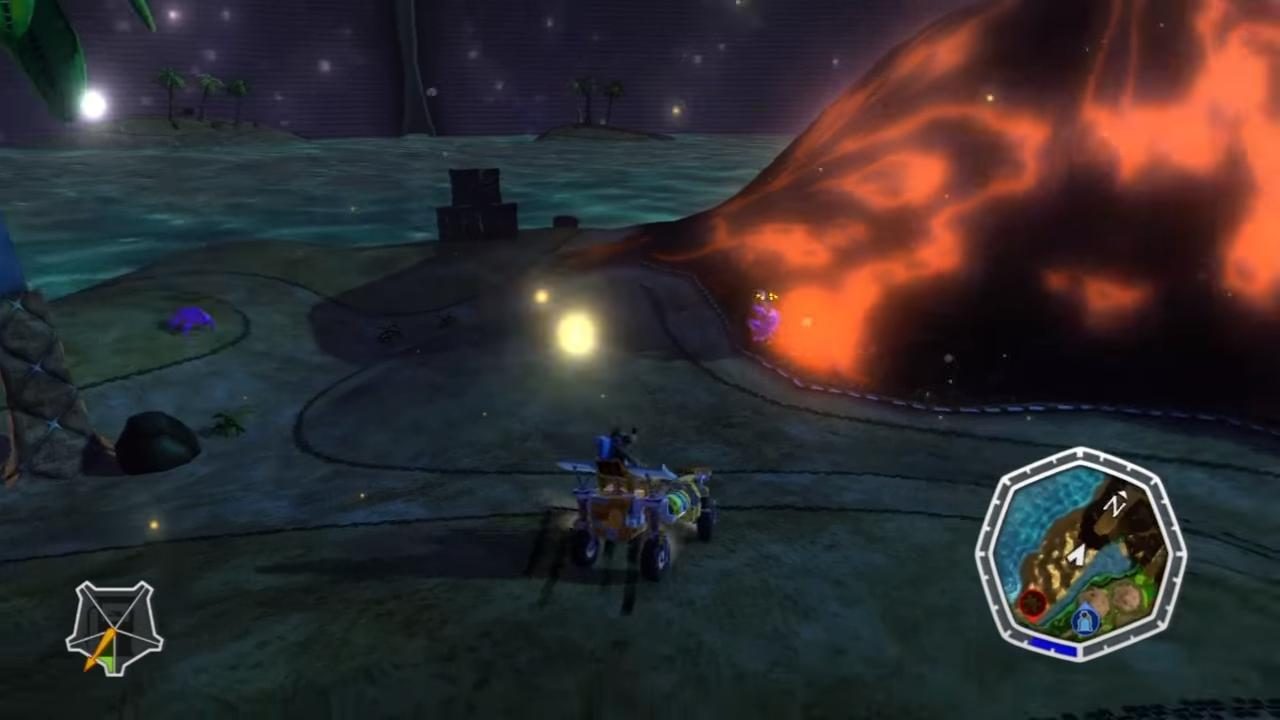1280x720 pixels.
Task: Click the North compass indicator on the minimap
Action: click(x=1117, y=503)
